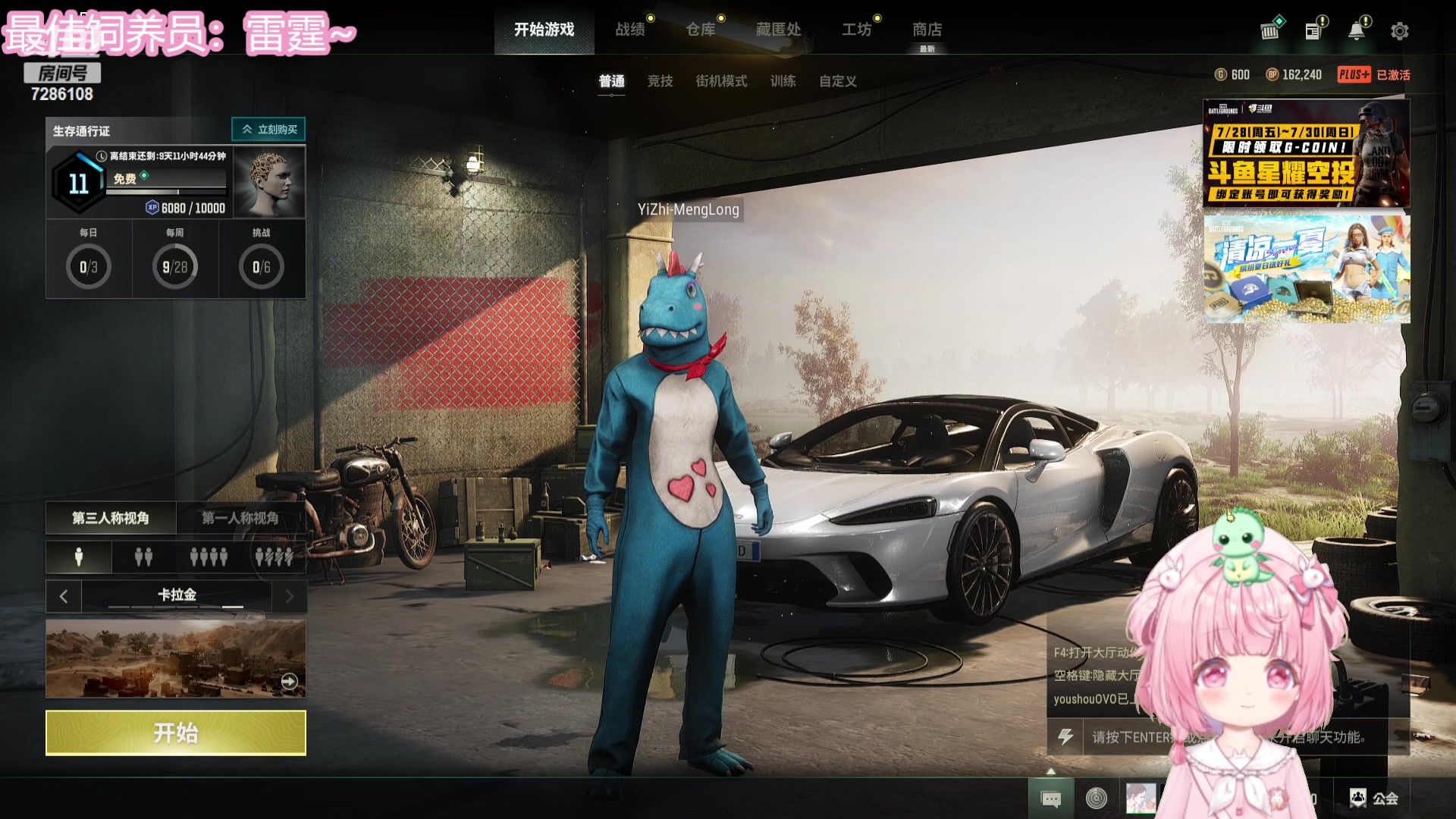
Task: Open the 清凉一夏 summer event banner
Action: pos(1306,269)
